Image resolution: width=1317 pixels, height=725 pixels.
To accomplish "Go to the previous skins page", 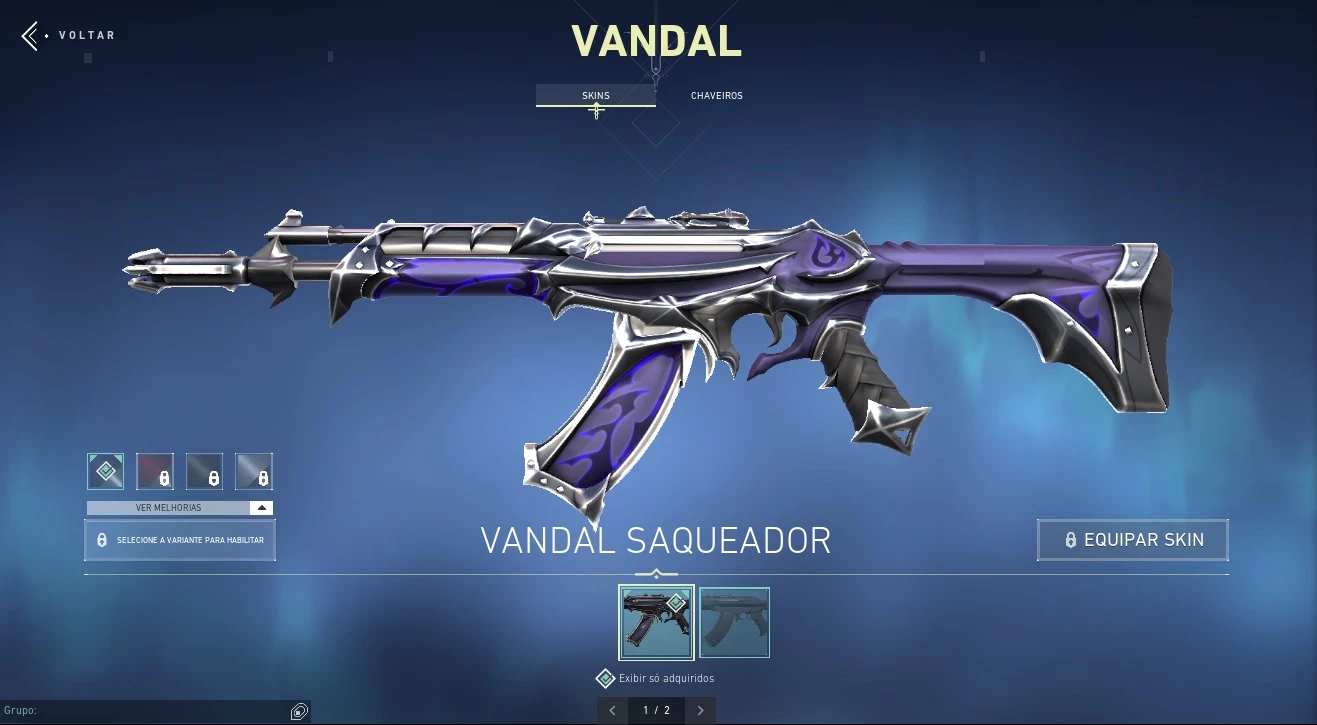I will (x=612, y=711).
